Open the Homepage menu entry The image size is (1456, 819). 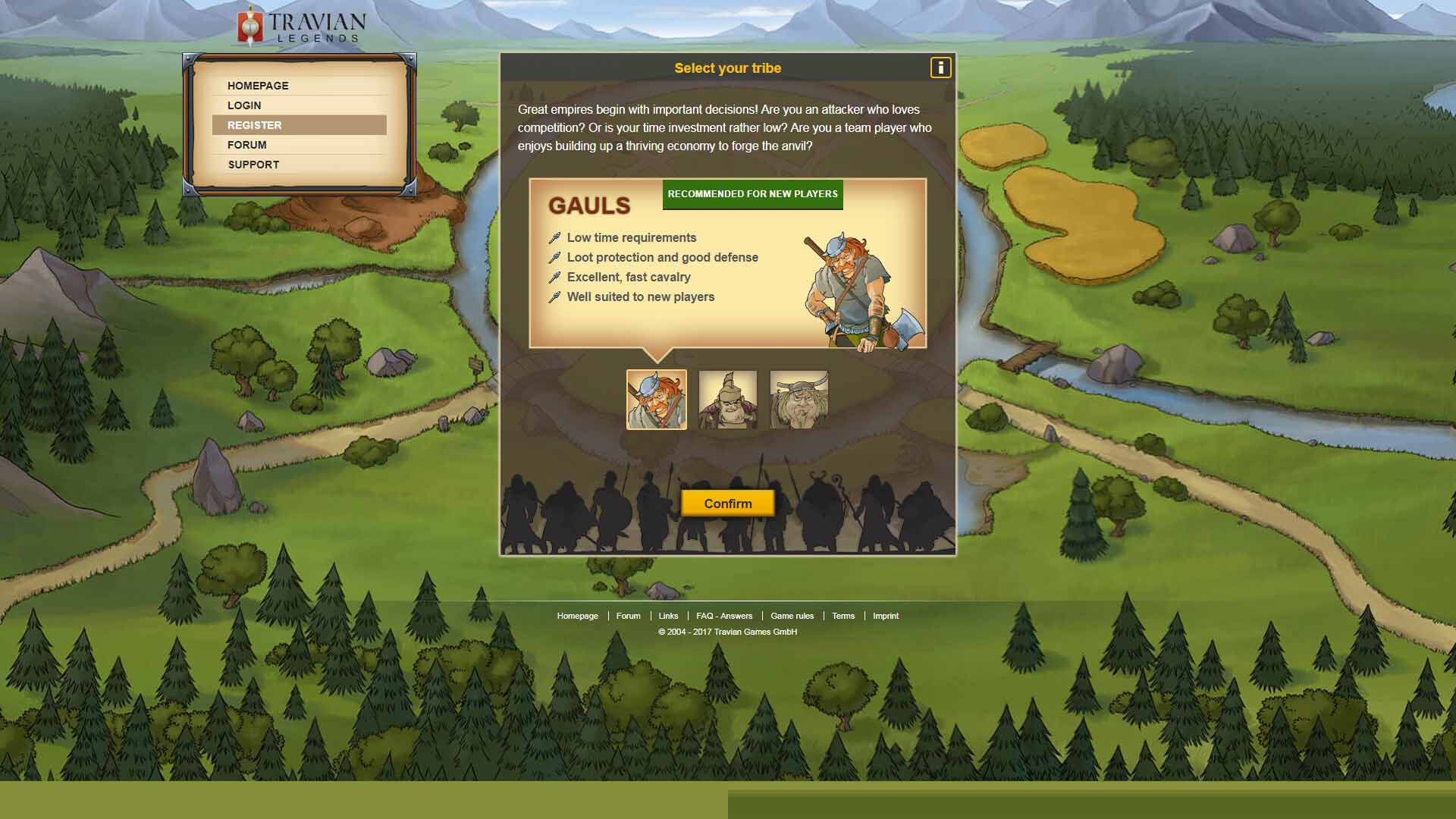tap(258, 86)
